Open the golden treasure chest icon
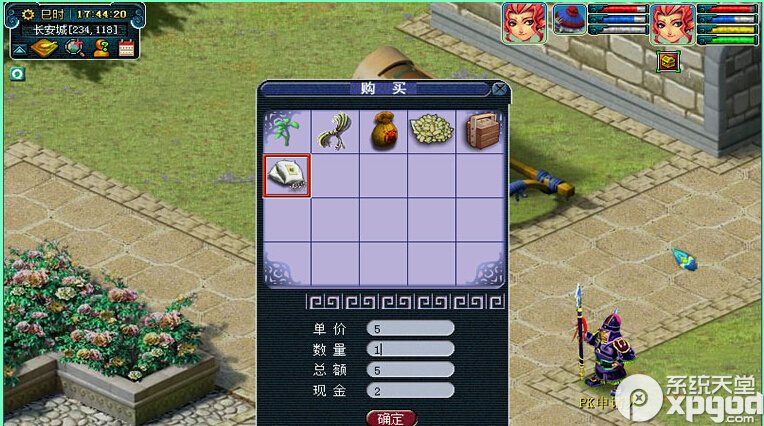This screenshot has width=764, height=426. (x=668, y=61)
